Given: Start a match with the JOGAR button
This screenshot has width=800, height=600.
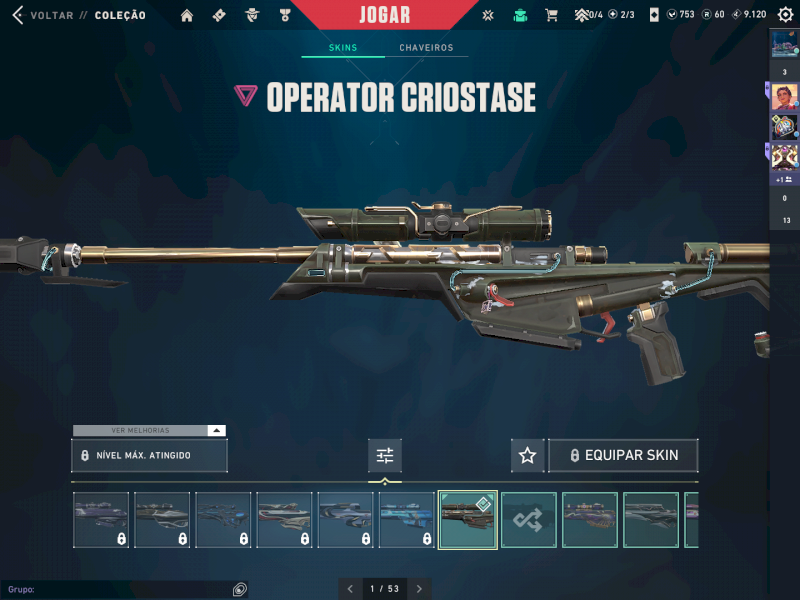Looking at the screenshot, I should pyautogui.click(x=385, y=15).
